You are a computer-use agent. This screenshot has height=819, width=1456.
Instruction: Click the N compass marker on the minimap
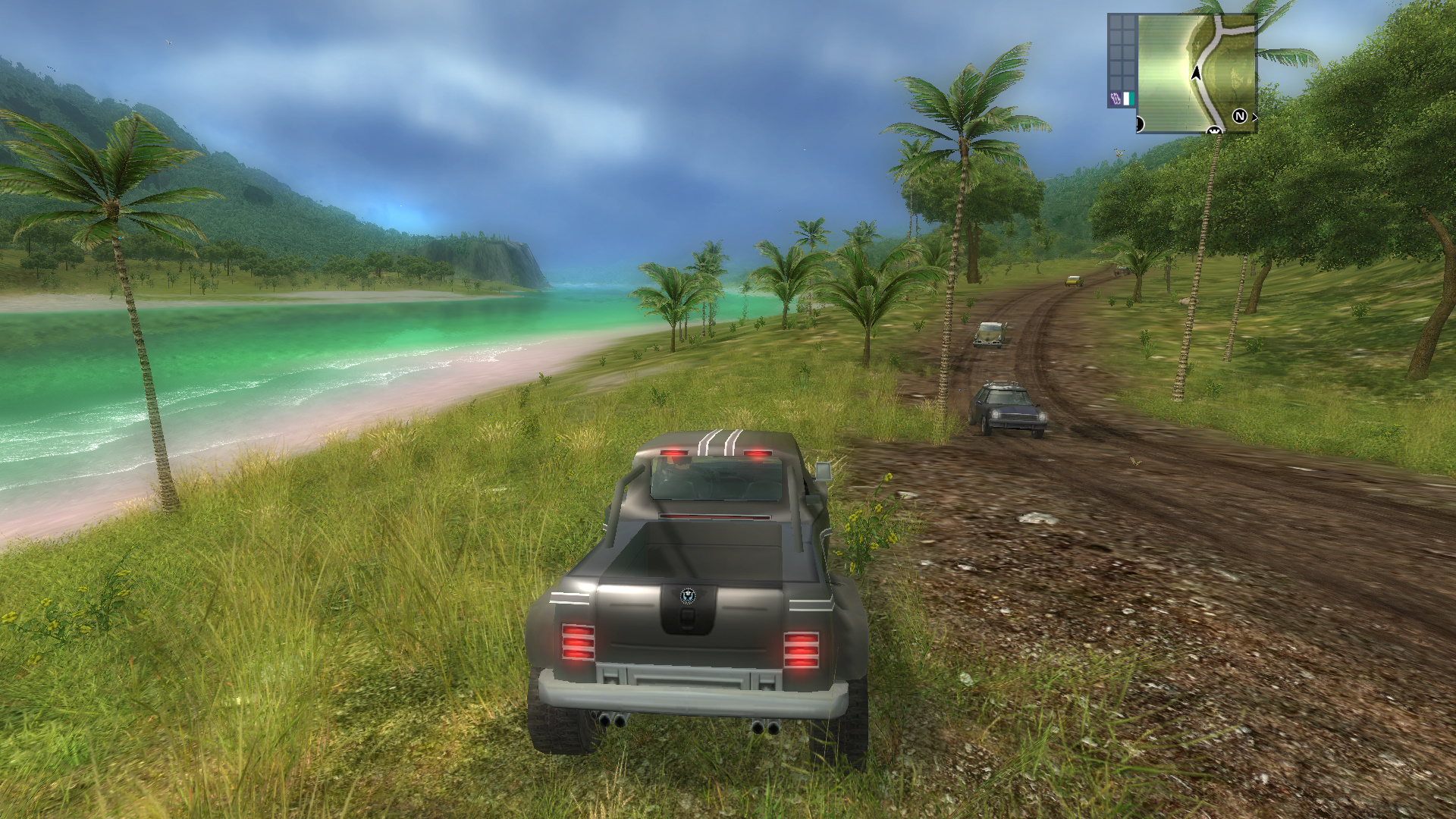click(x=1241, y=115)
